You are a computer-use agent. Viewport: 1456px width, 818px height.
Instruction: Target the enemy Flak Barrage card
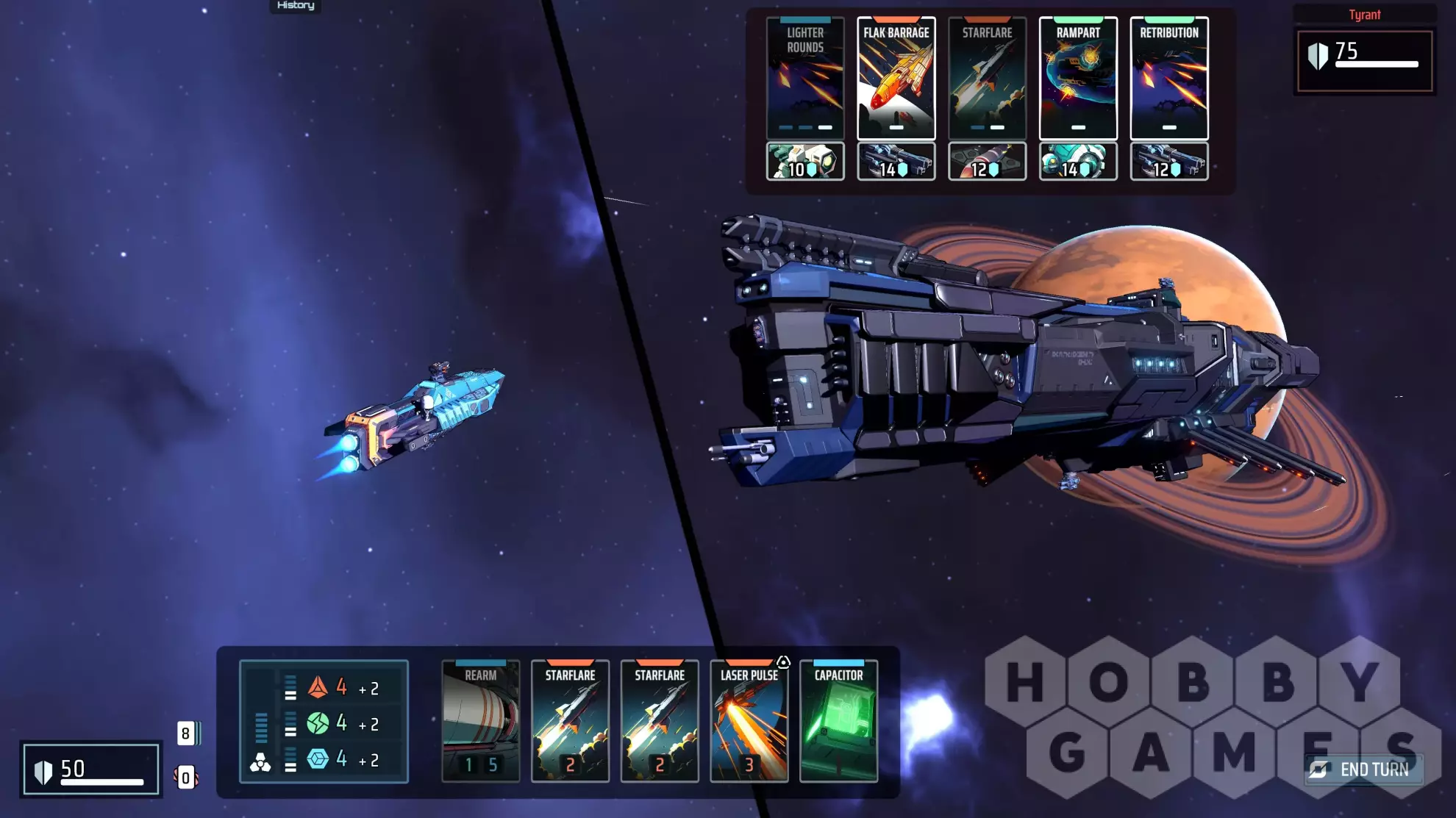pos(896,78)
